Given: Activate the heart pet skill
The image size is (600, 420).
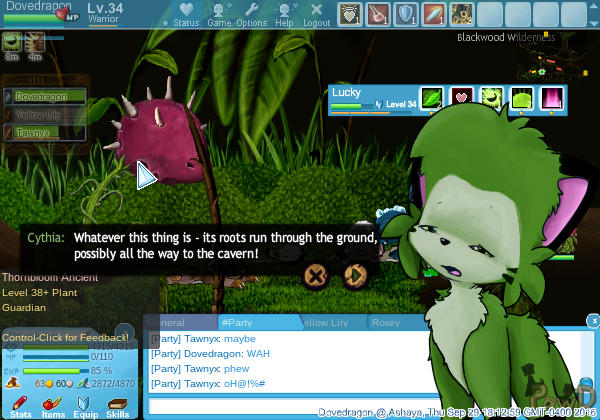Looking at the screenshot, I should 461,98.
